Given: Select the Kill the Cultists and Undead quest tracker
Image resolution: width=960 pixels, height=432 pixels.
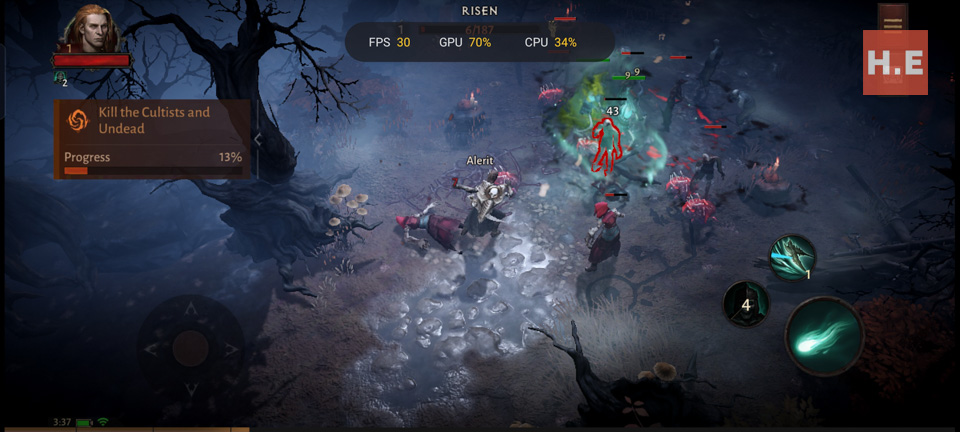Looking at the screenshot, I should 152,138.
